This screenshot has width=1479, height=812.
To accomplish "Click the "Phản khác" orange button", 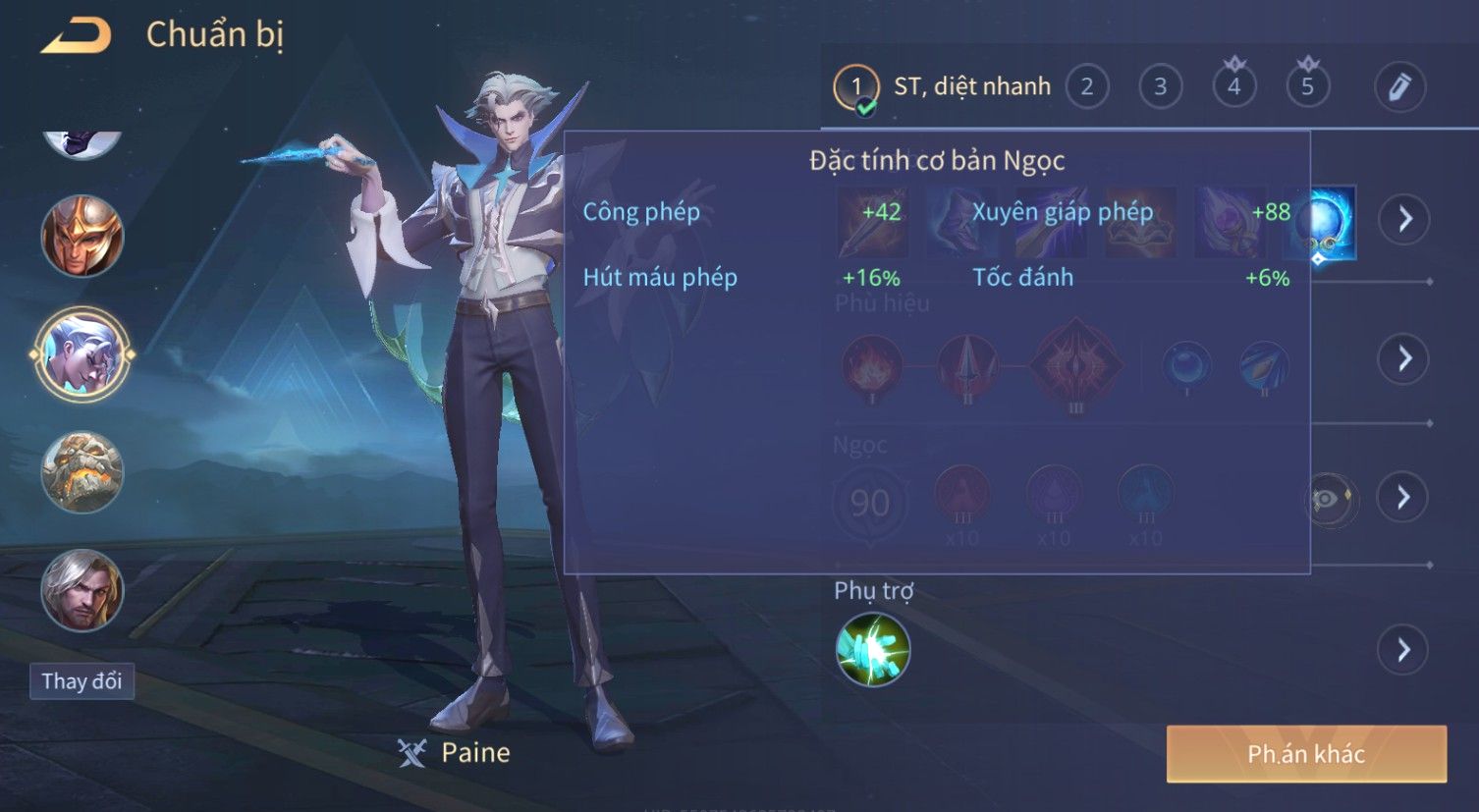I will tap(1306, 754).
